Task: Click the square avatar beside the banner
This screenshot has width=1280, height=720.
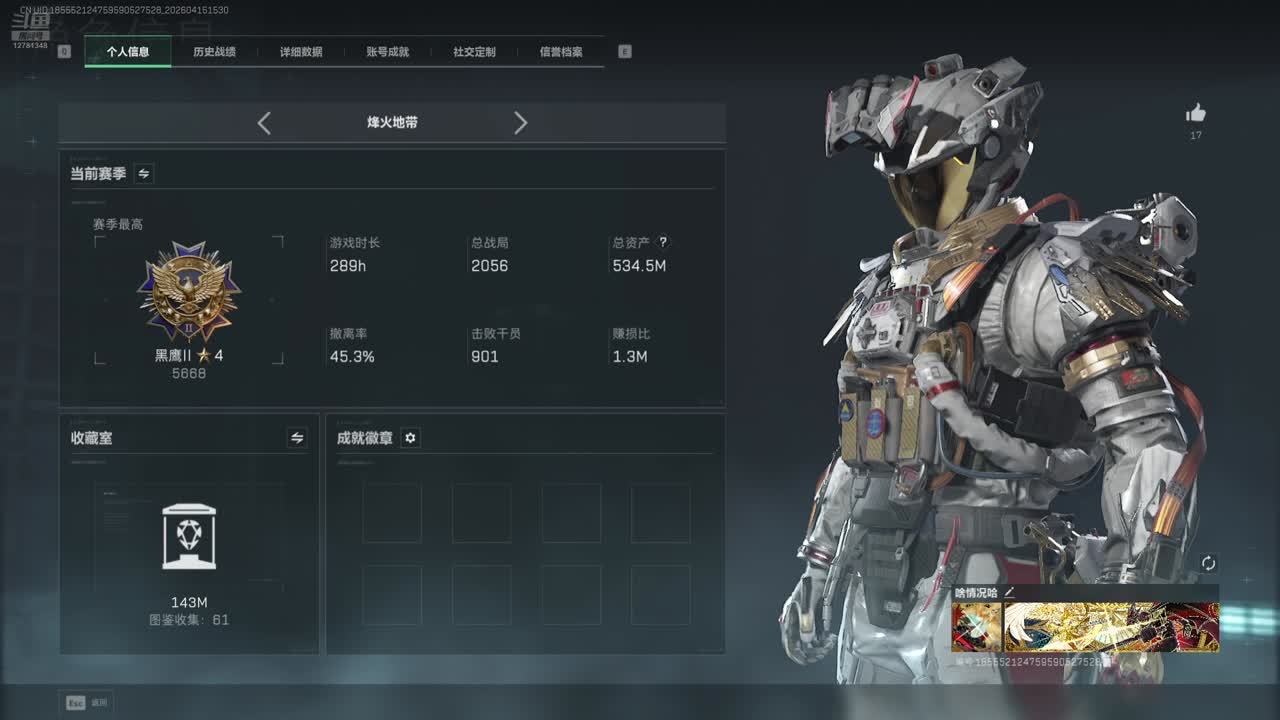Action: pos(976,627)
